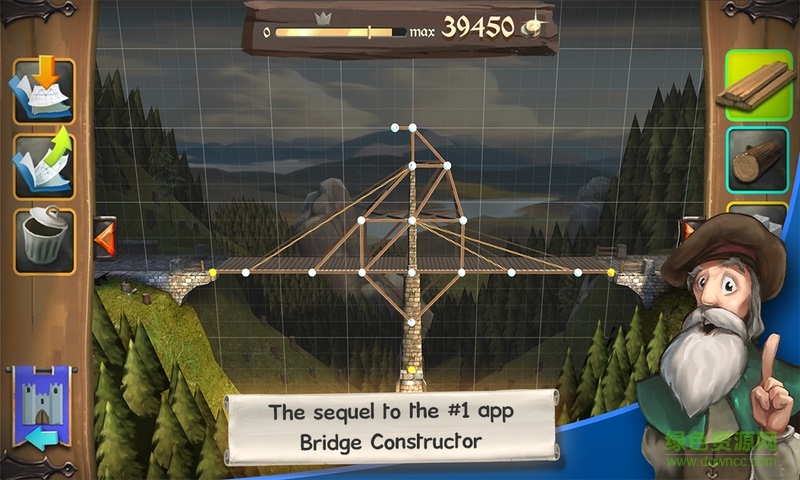The height and width of the screenshot is (480, 800).
Task: Select the wooden planks building material
Action: pos(757,85)
